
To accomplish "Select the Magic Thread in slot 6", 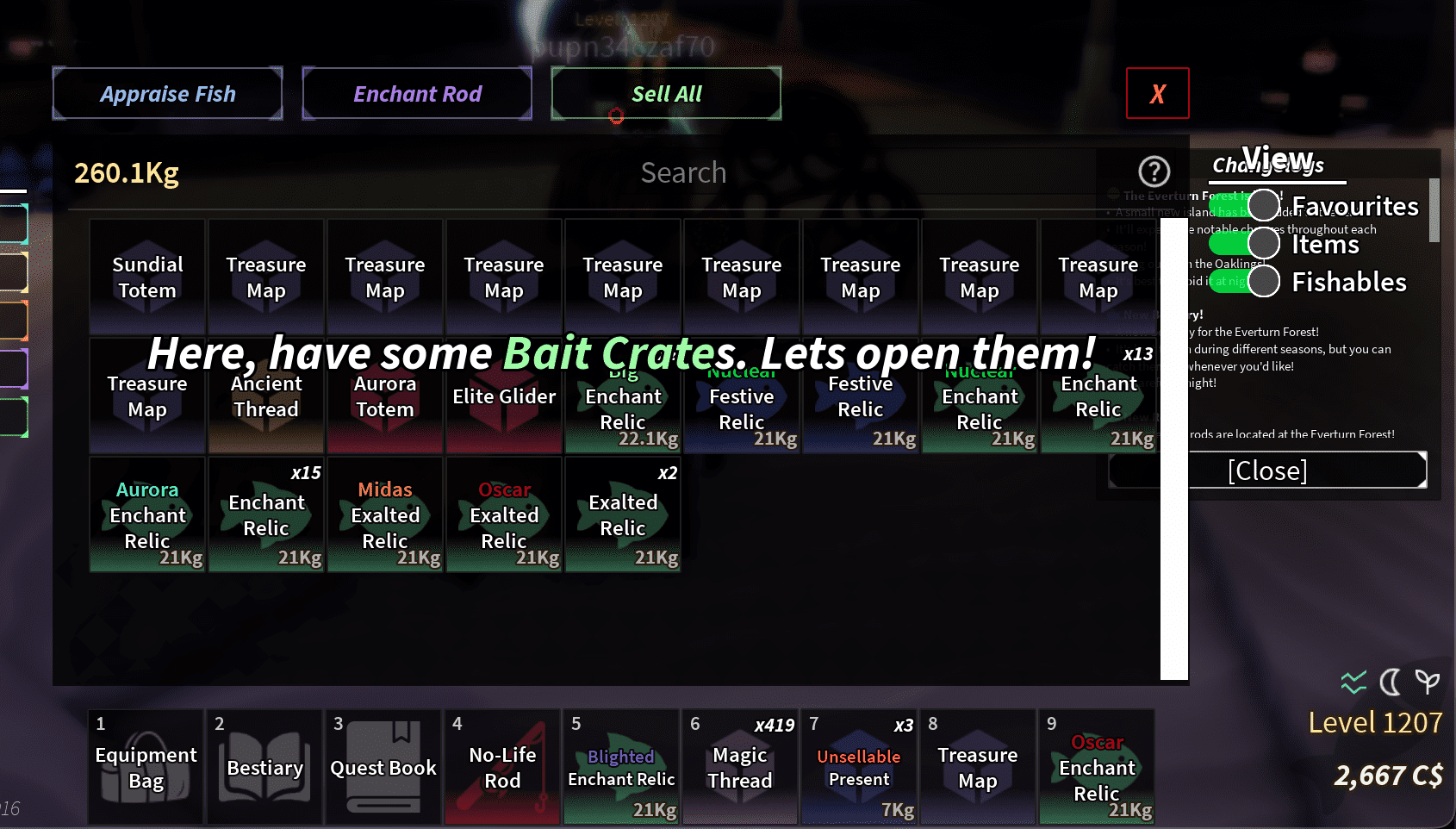I will 740,767.
